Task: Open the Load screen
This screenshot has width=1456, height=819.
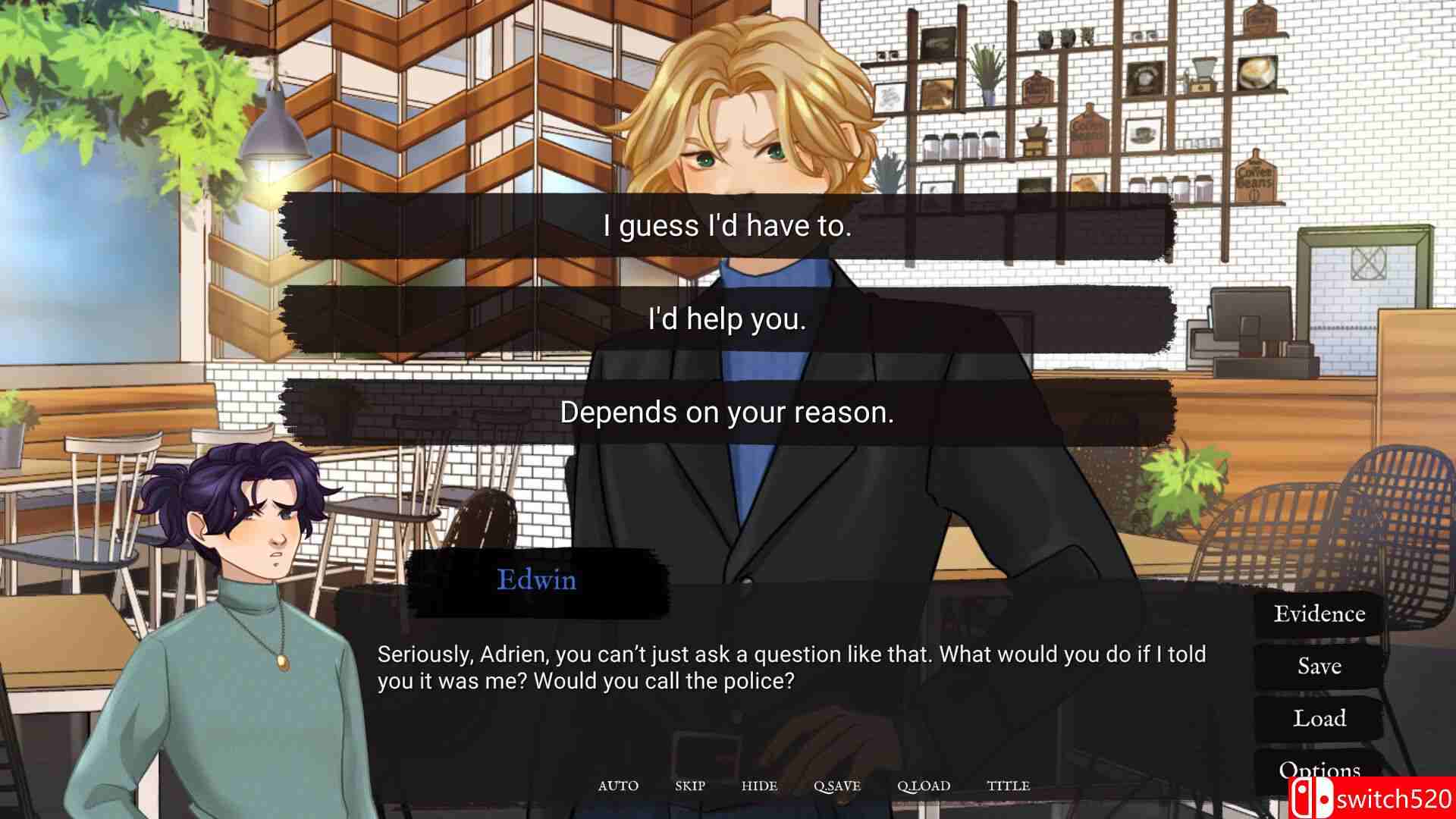Action: coord(1319,718)
